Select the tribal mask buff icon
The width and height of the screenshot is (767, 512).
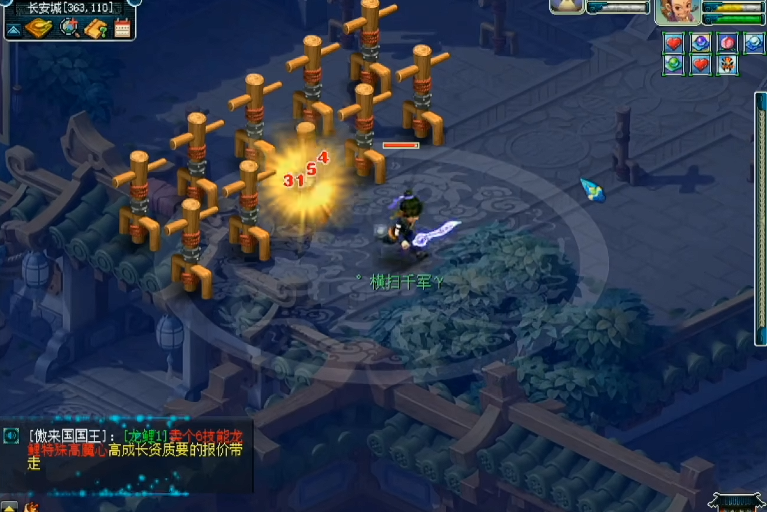(727, 64)
